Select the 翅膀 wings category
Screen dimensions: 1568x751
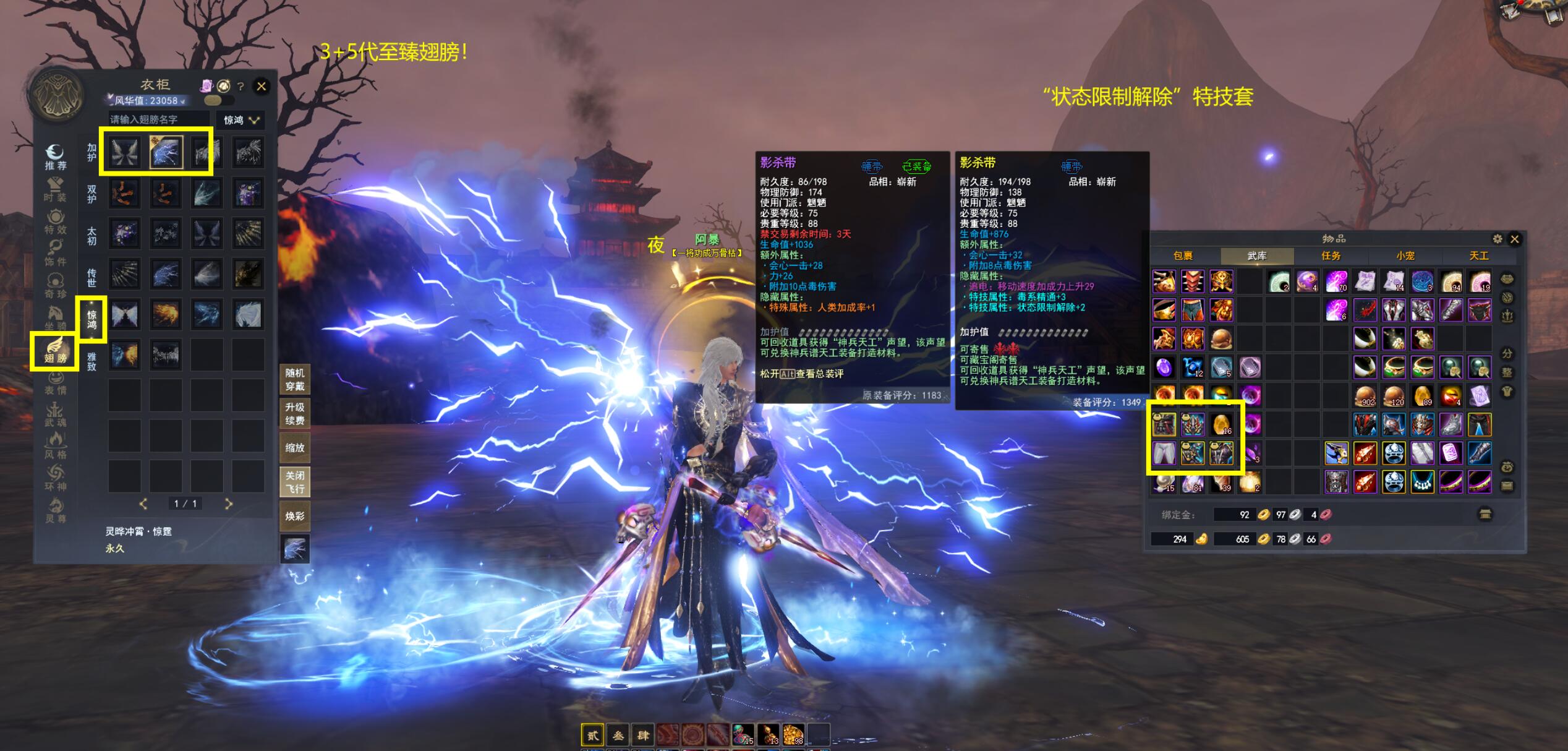(55, 351)
